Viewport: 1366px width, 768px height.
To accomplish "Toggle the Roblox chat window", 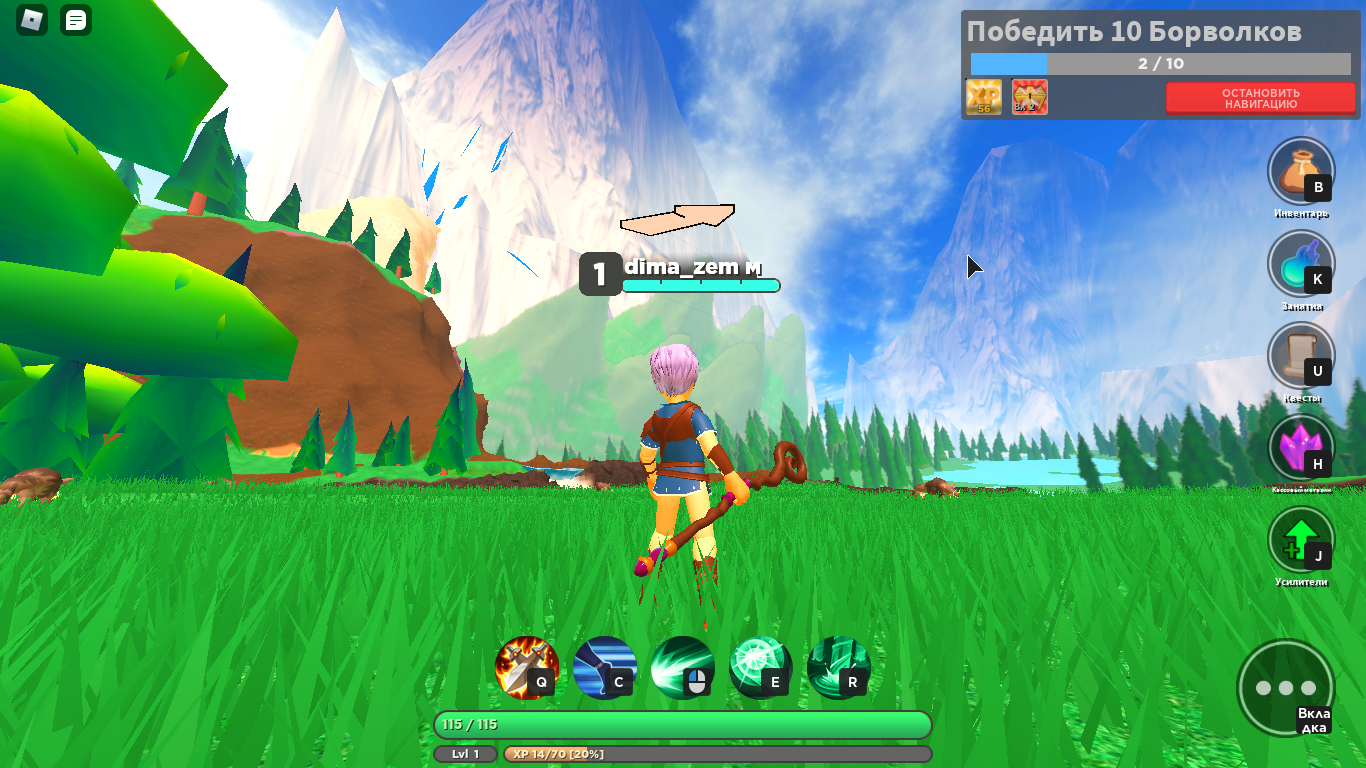I will point(76,20).
